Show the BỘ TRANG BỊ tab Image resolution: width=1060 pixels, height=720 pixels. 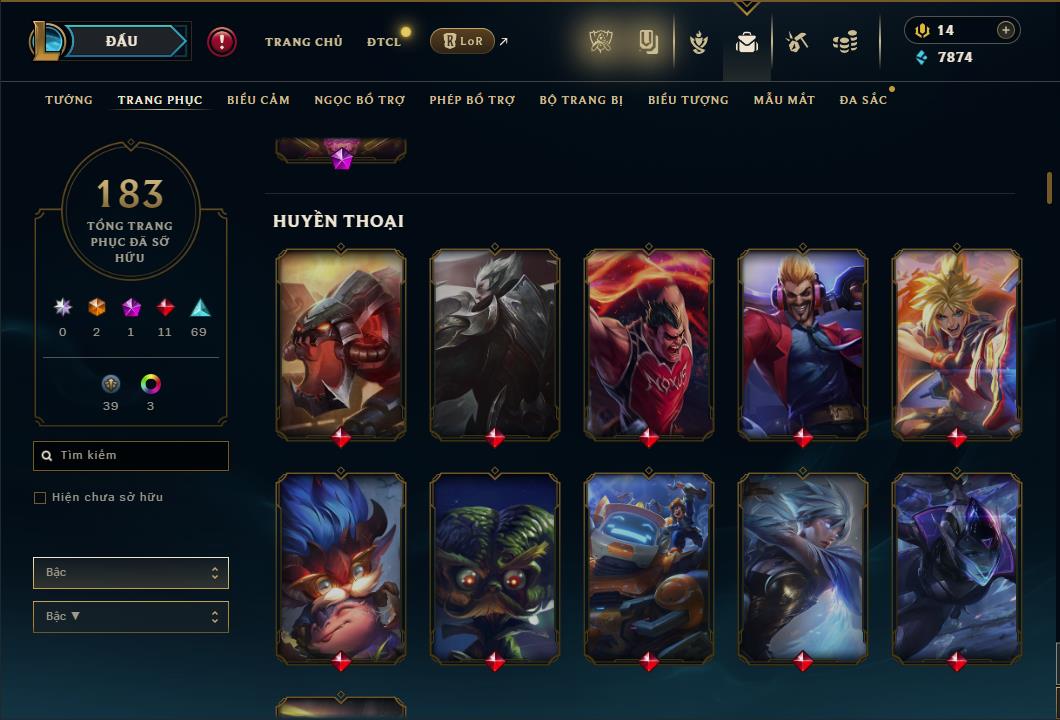[581, 100]
